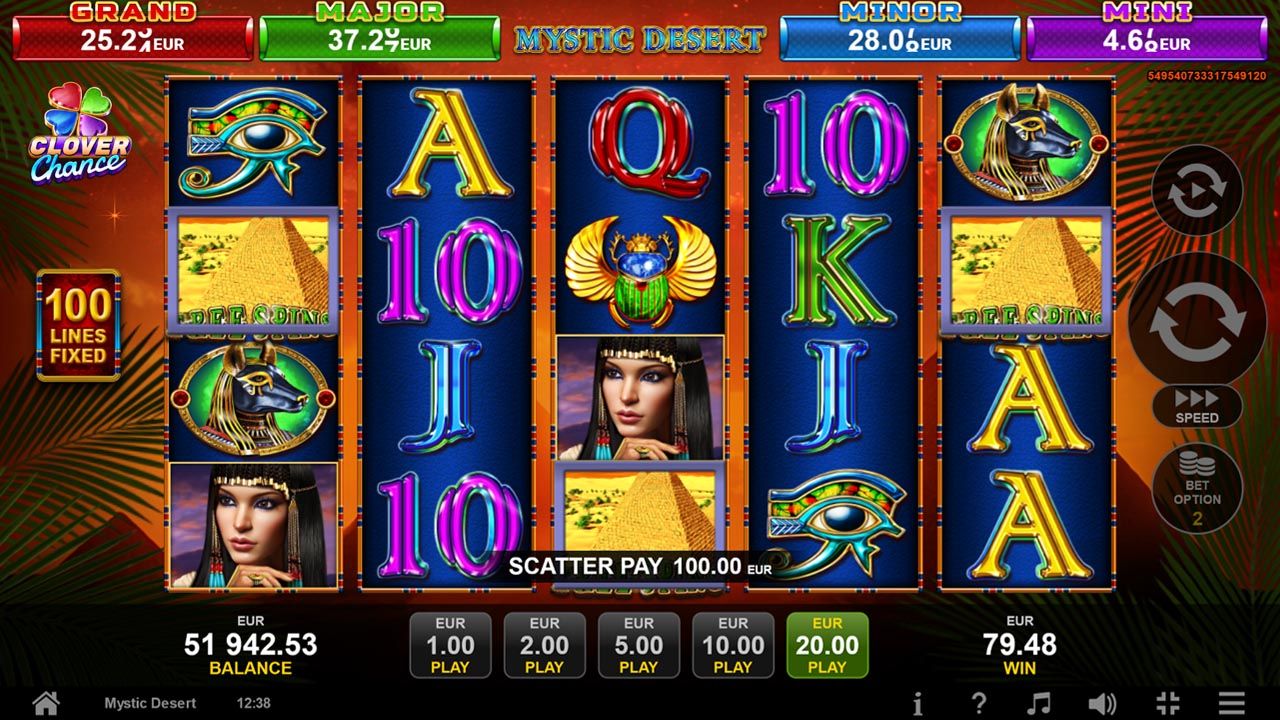
Task: Return to lobby via home icon
Action: (45, 702)
